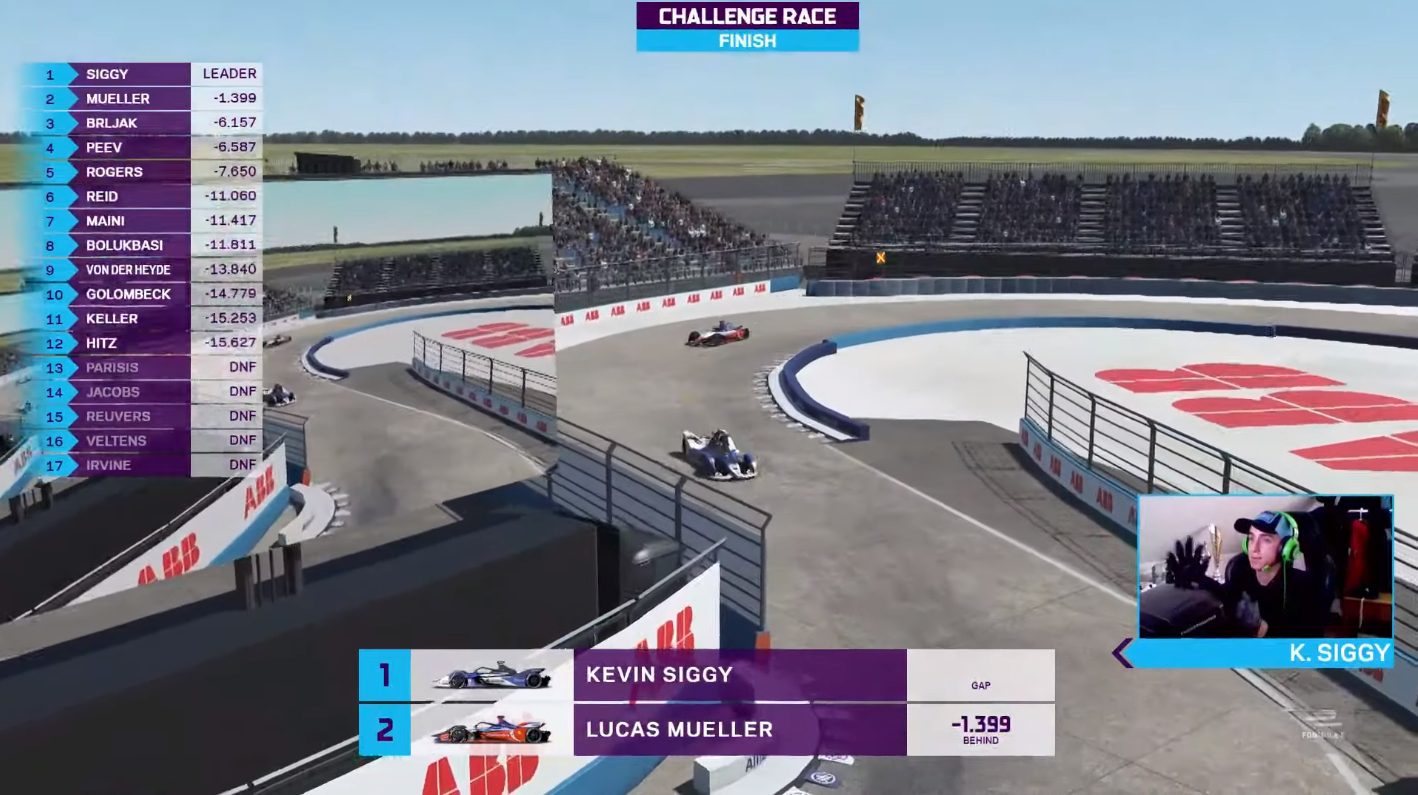Select Von Der Heyde's standings row
1418x795 pixels.
(x=140, y=270)
